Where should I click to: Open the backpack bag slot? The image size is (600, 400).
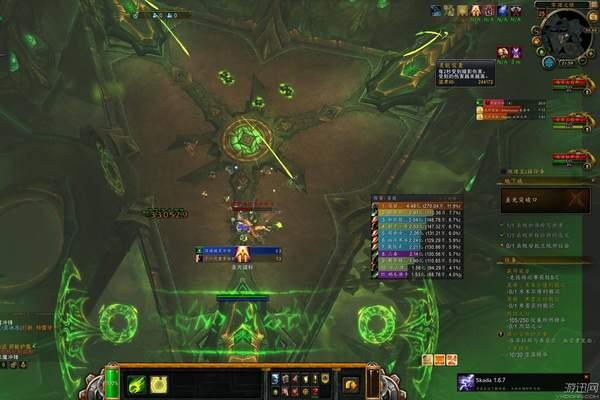tap(350, 384)
